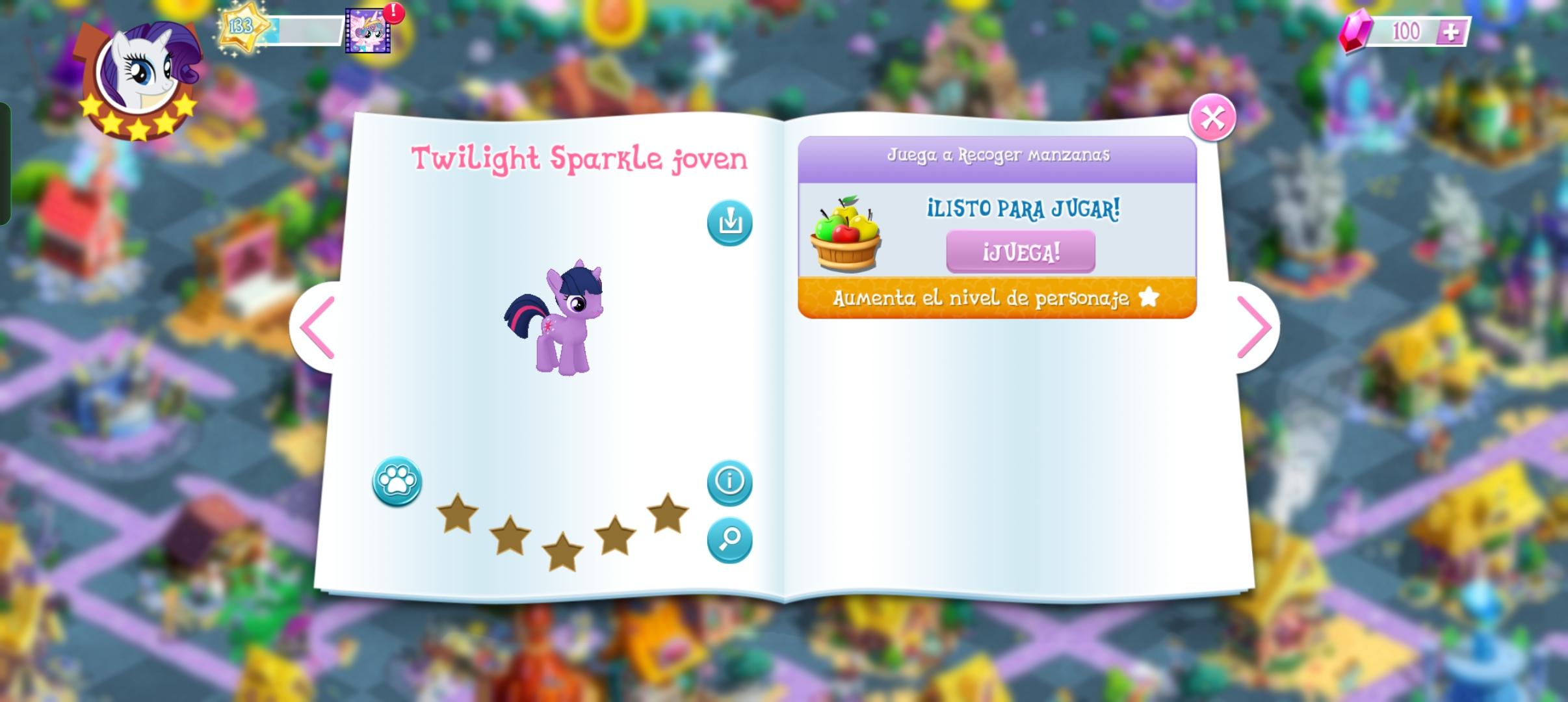Click the gem counter showing 100
The image size is (1568, 702).
pyautogui.click(x=1406, y=29)
